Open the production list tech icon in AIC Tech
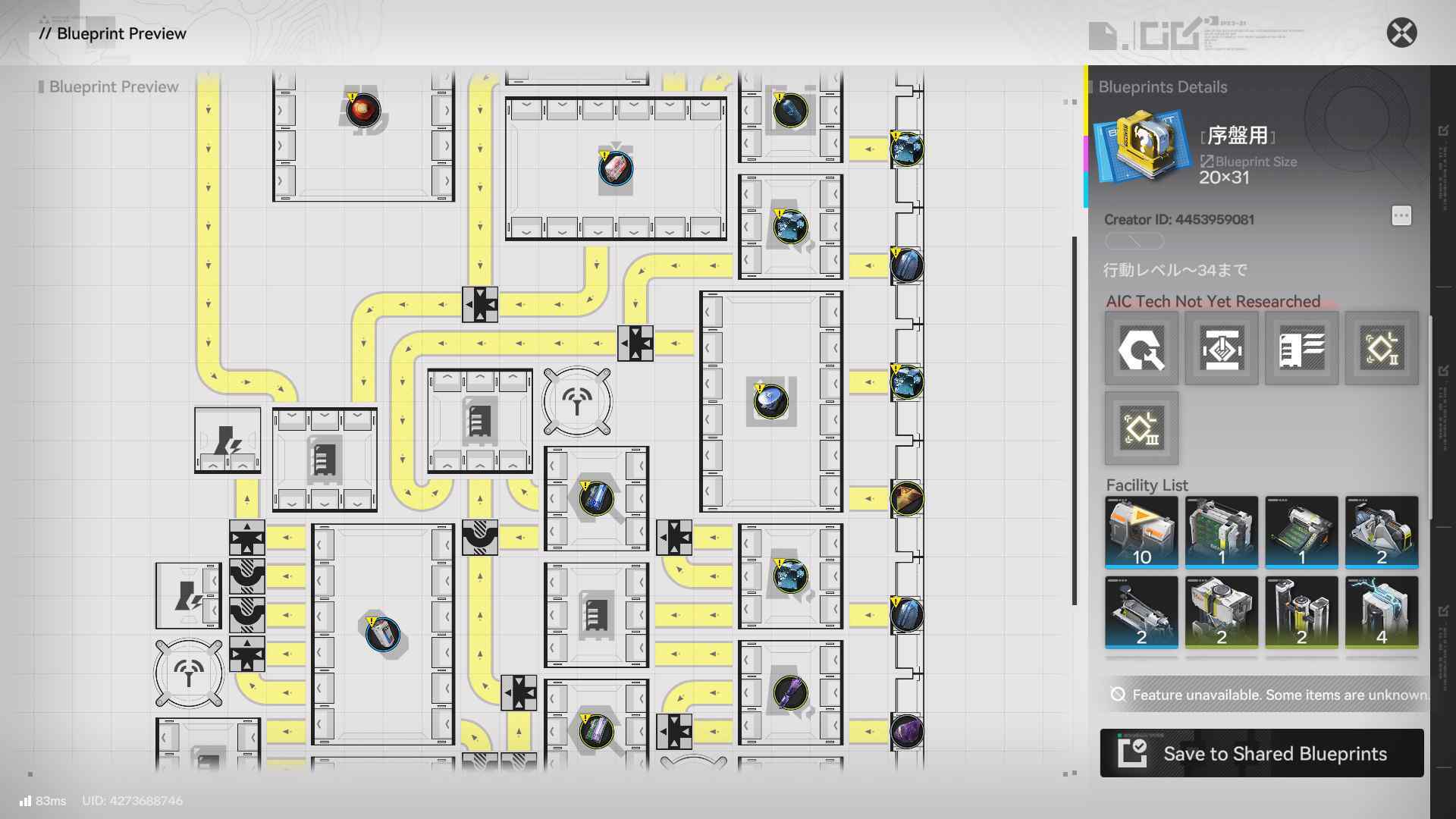 (x=1301, y=349)
